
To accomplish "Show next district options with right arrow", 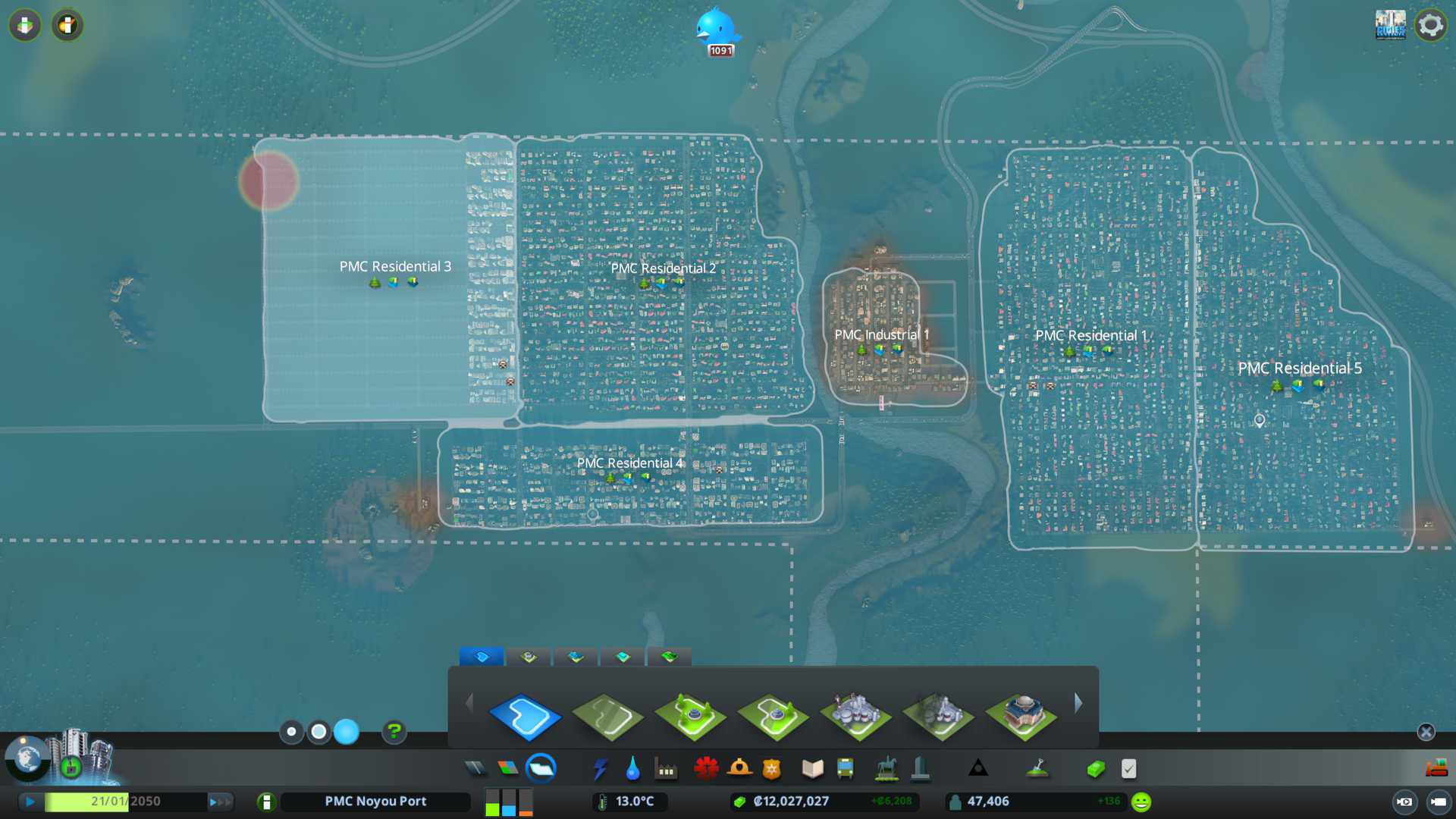I will point(1078,703).
